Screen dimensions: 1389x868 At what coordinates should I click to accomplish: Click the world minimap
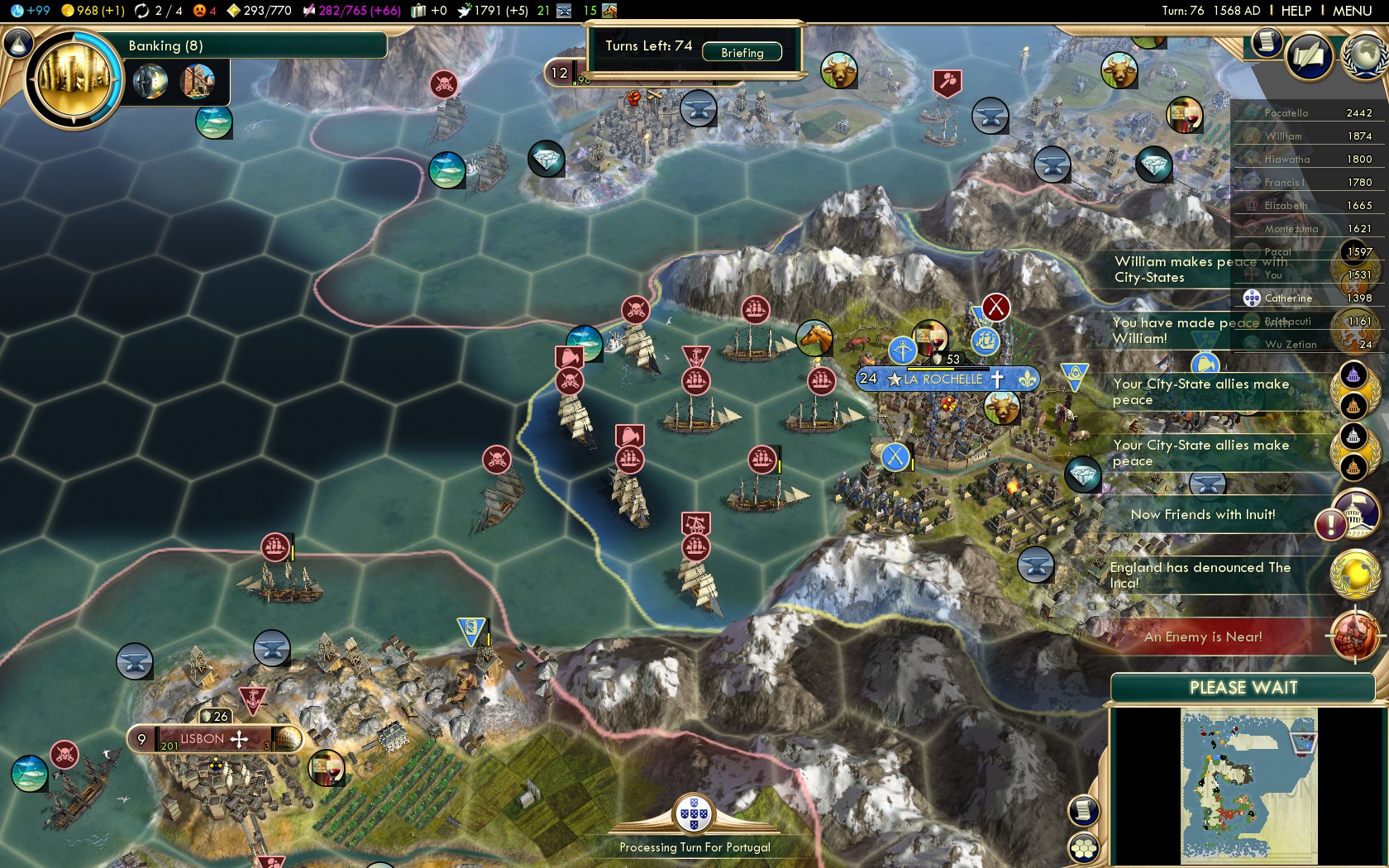[1248, 785]
